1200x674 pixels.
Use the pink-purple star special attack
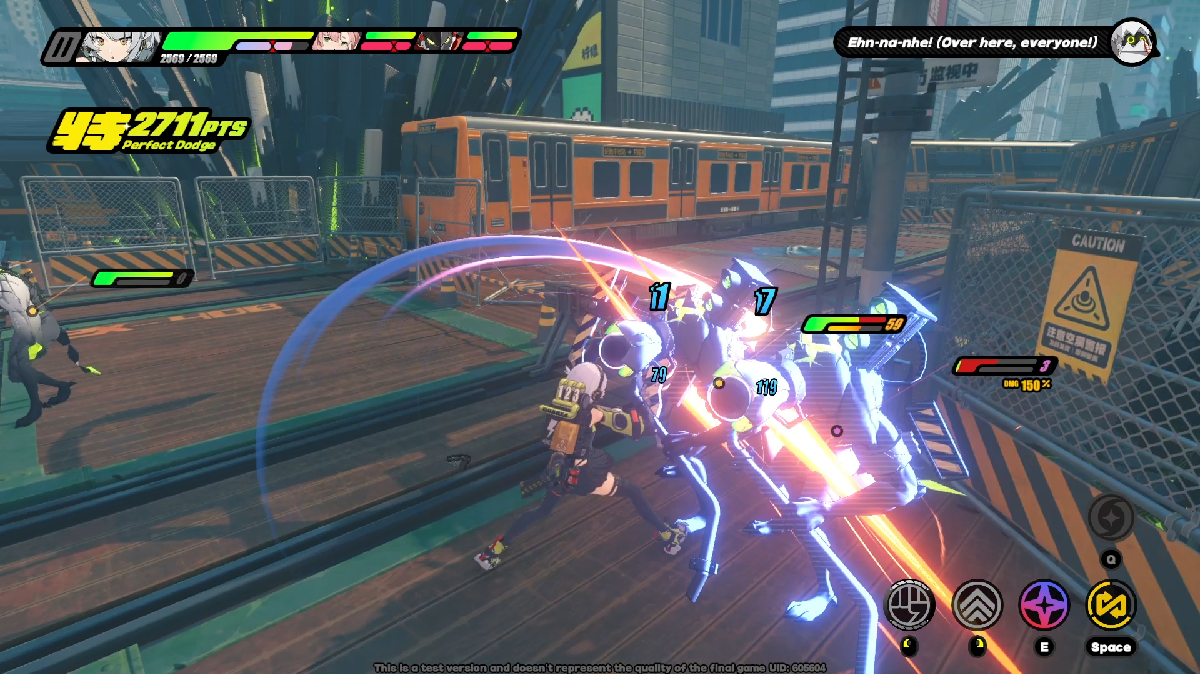tap(1044, 604)
